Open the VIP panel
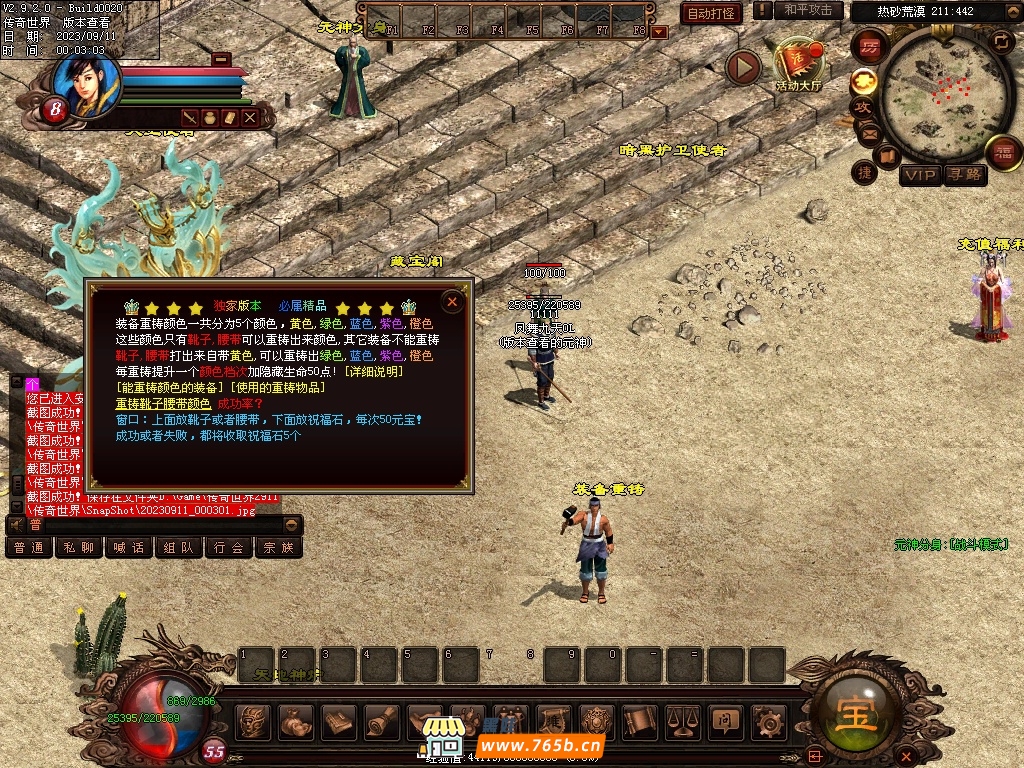 [920, 176]
